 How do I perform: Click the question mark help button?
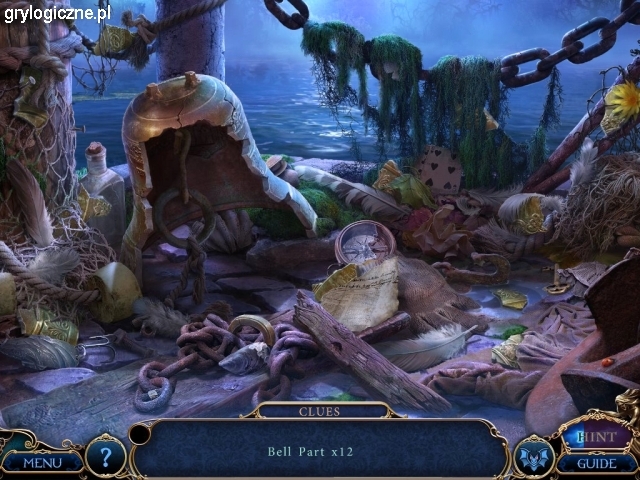coord(106,456)
